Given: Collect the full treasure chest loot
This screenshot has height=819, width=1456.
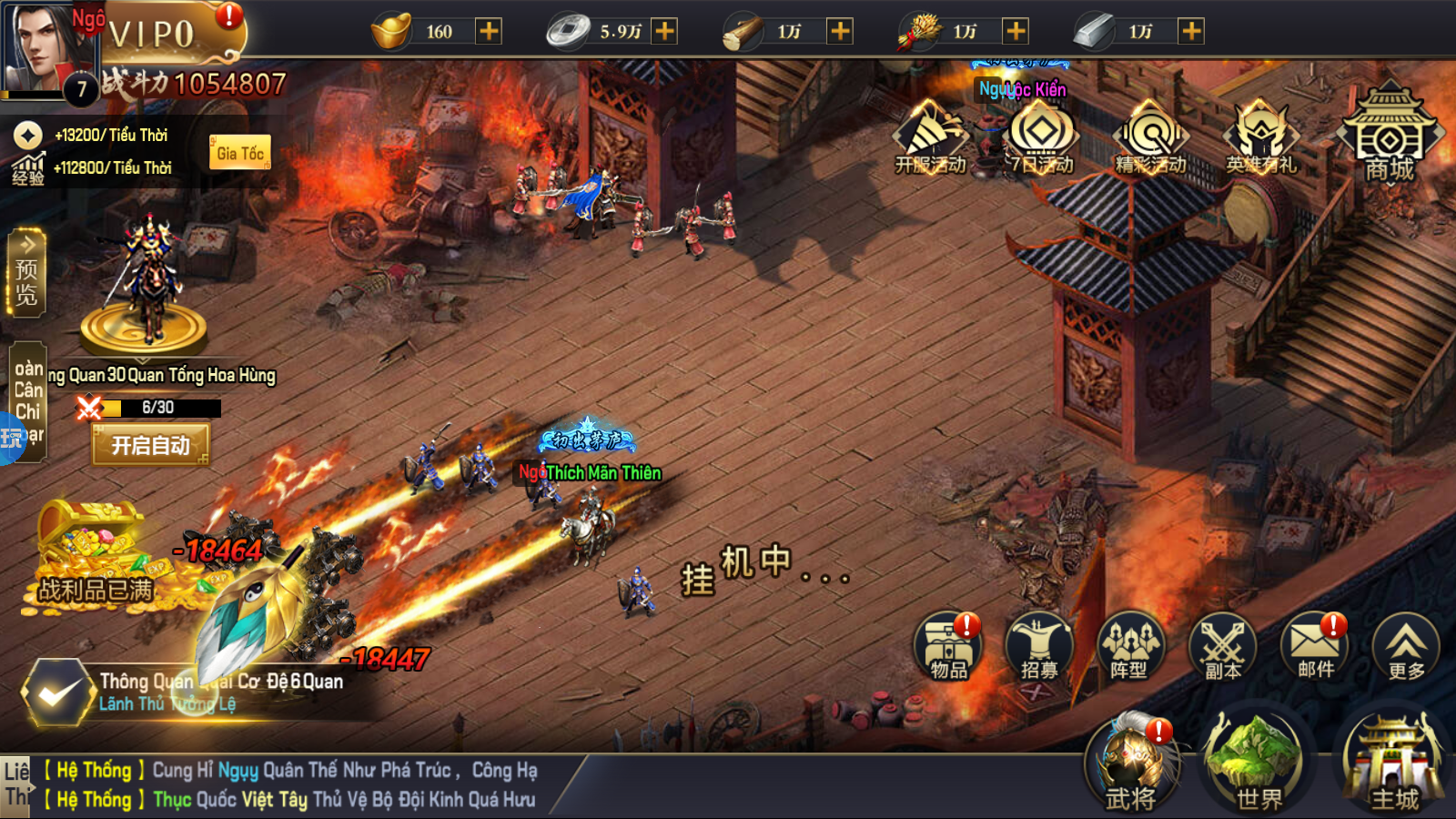Looking at the screenshot, I should coord(91,555).
